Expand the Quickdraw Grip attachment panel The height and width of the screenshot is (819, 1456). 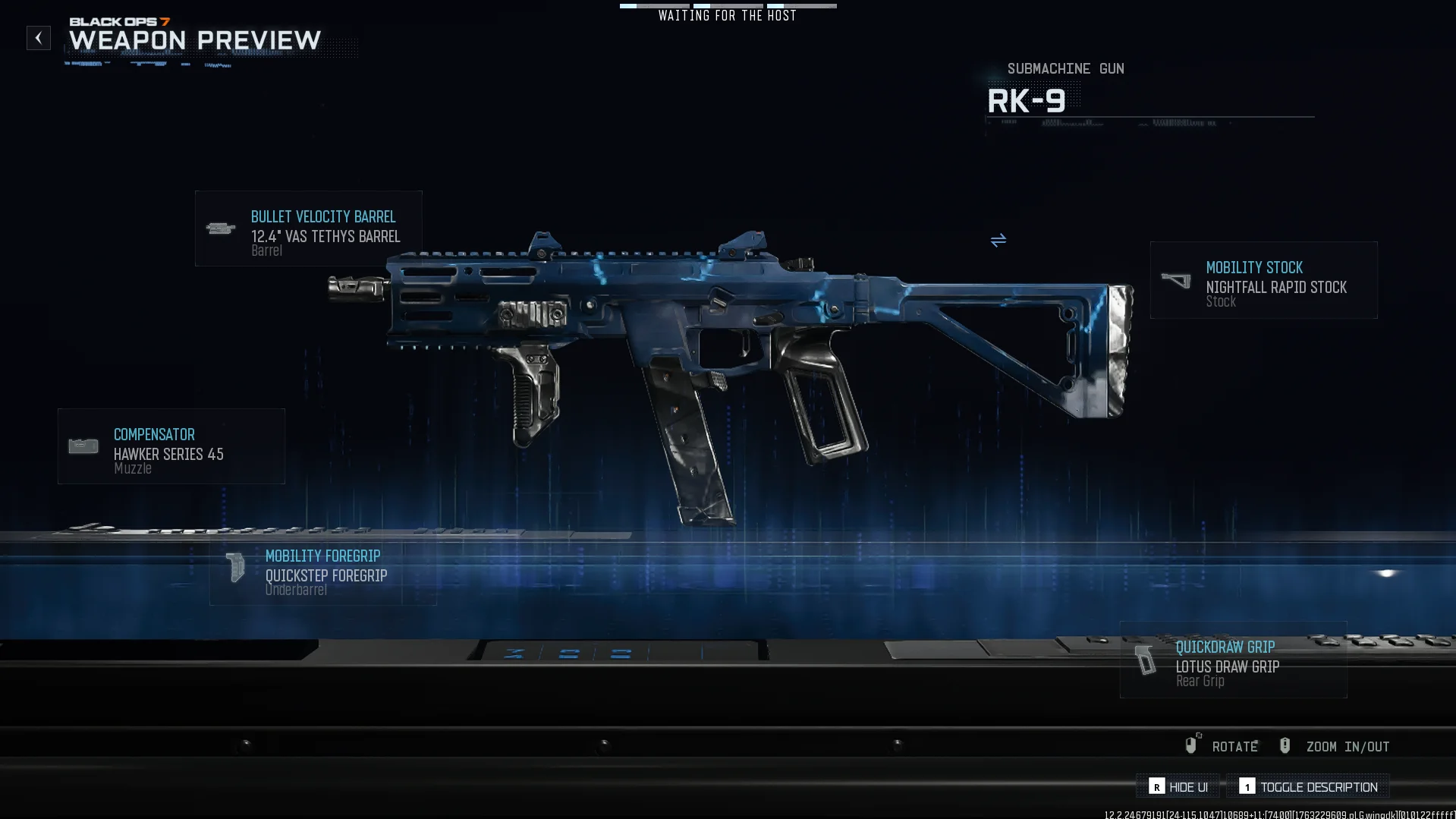1233,662
